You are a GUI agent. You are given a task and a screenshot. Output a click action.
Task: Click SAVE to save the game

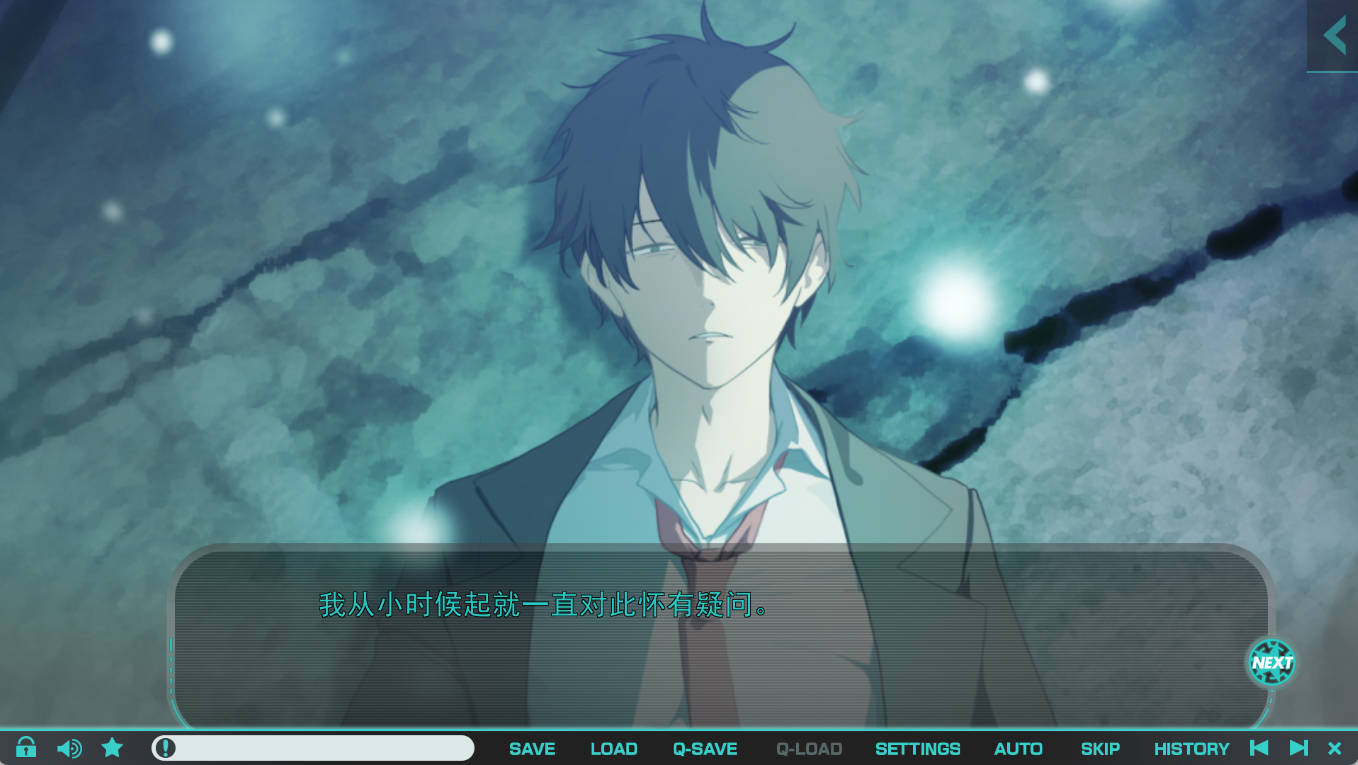point(531,748)
